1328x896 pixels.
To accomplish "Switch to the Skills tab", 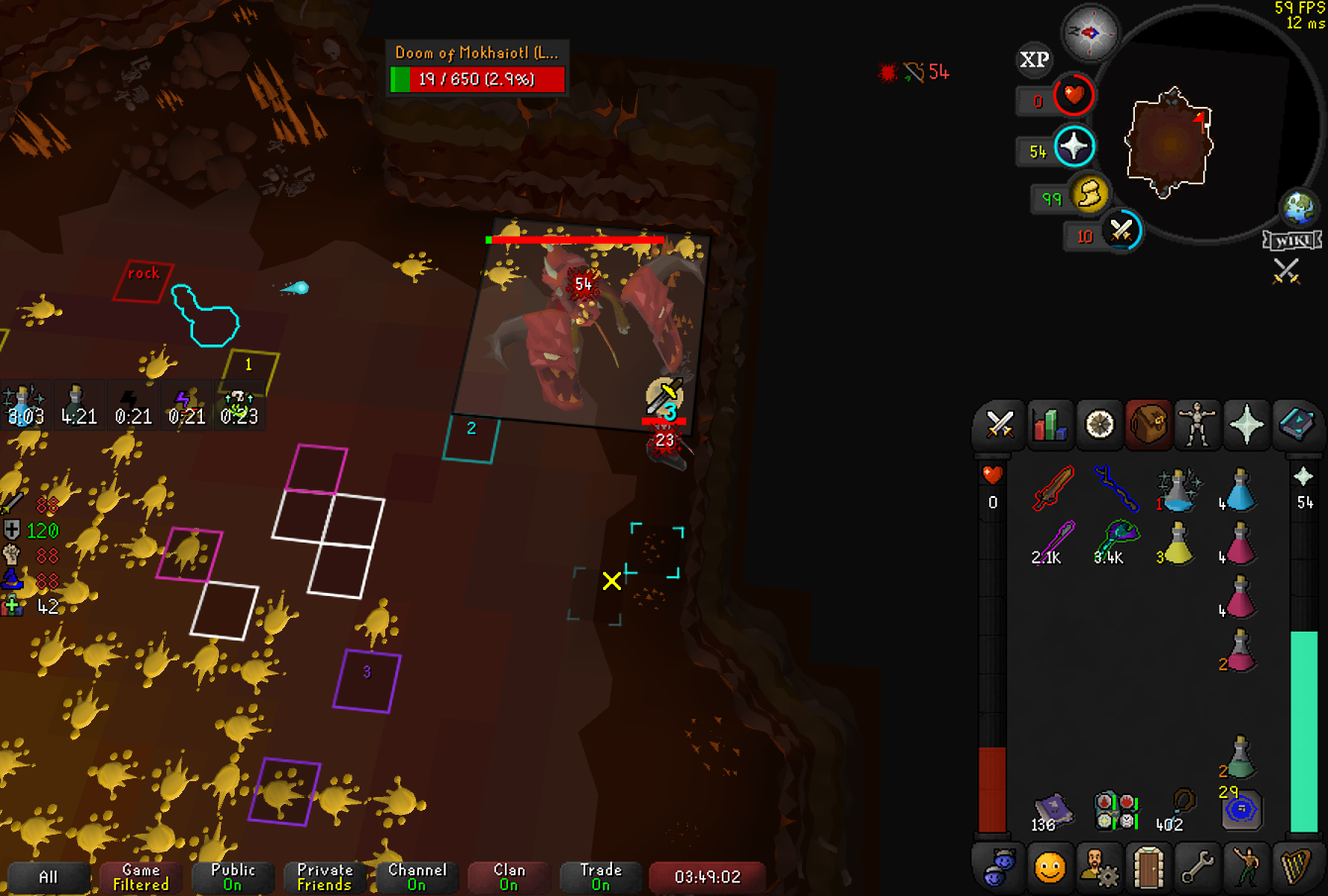I will click(x=1049, y=426).
